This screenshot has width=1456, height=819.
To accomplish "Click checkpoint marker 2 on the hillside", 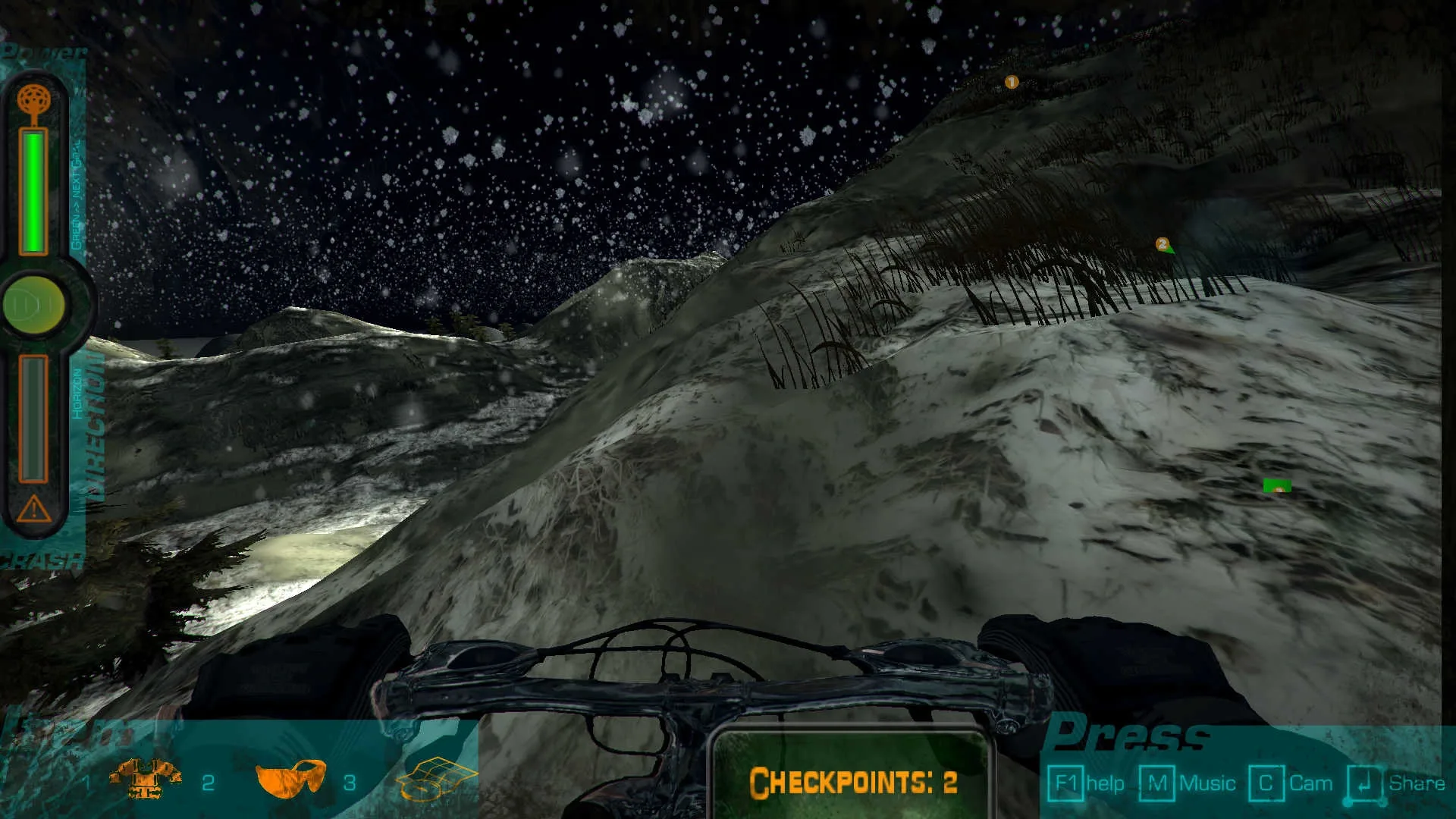I will click(x=1163, y=244).
